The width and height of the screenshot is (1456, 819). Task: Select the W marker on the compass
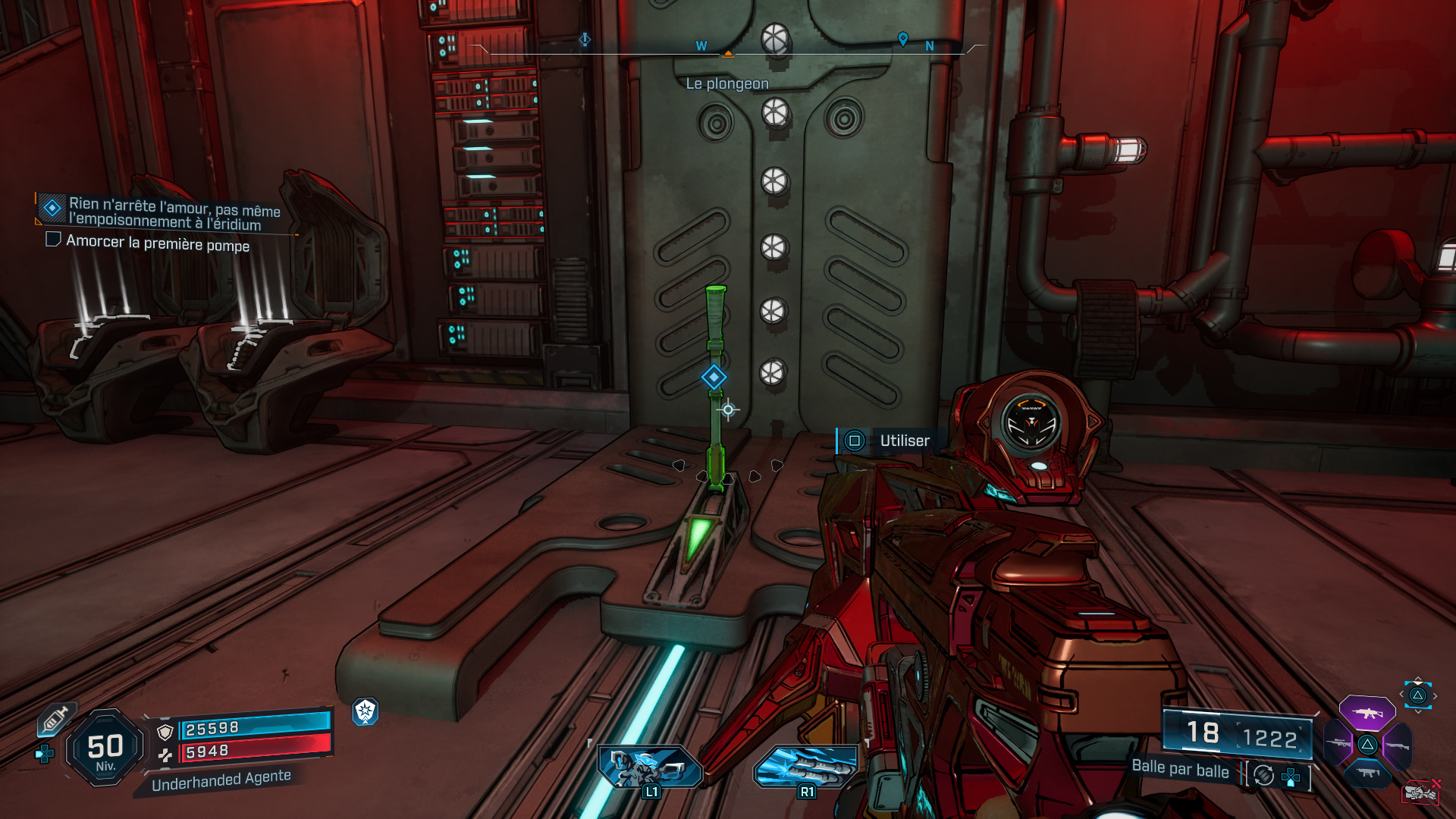point(701,45)
